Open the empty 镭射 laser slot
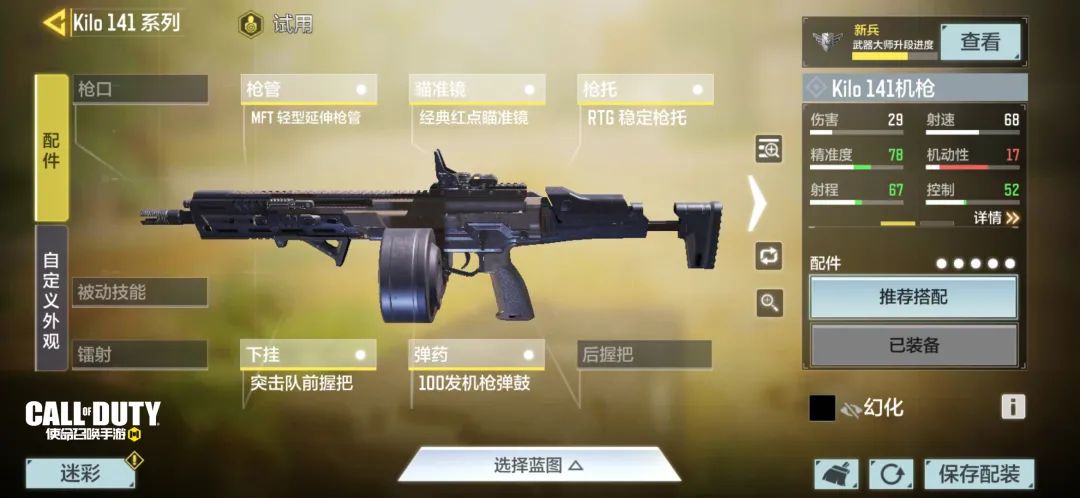The width and height of the screenshot is (1080, 498). click(x=140, y=354)
